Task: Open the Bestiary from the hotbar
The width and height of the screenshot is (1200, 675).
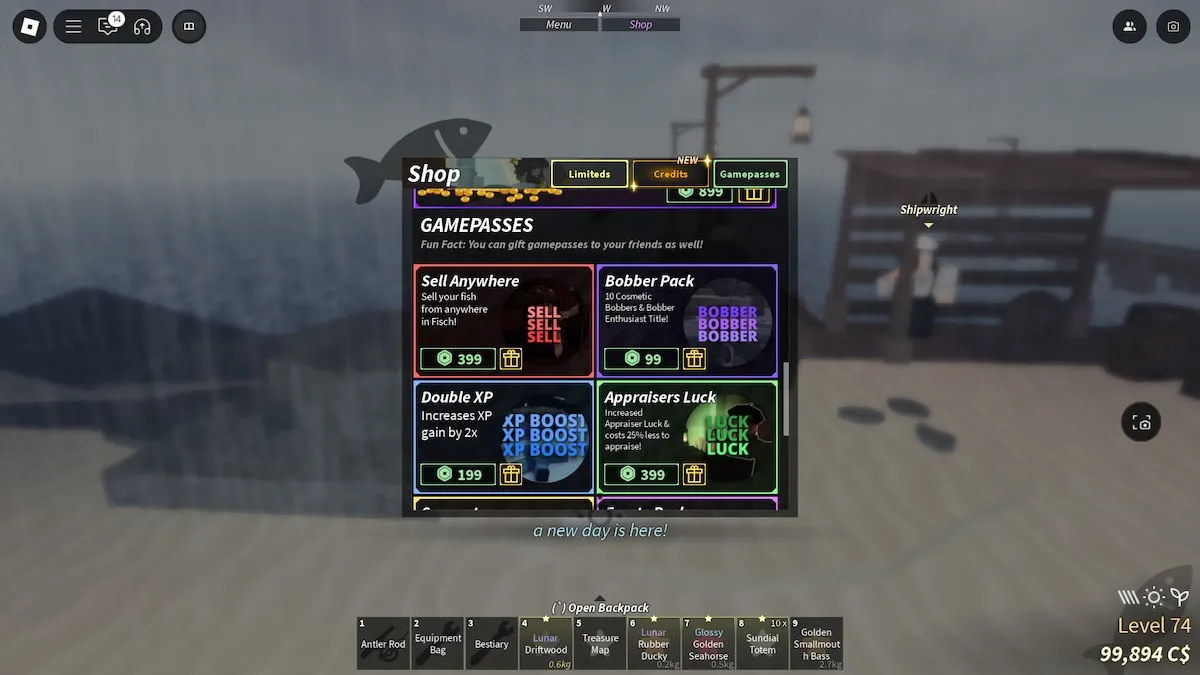Action: coord(491,643)
